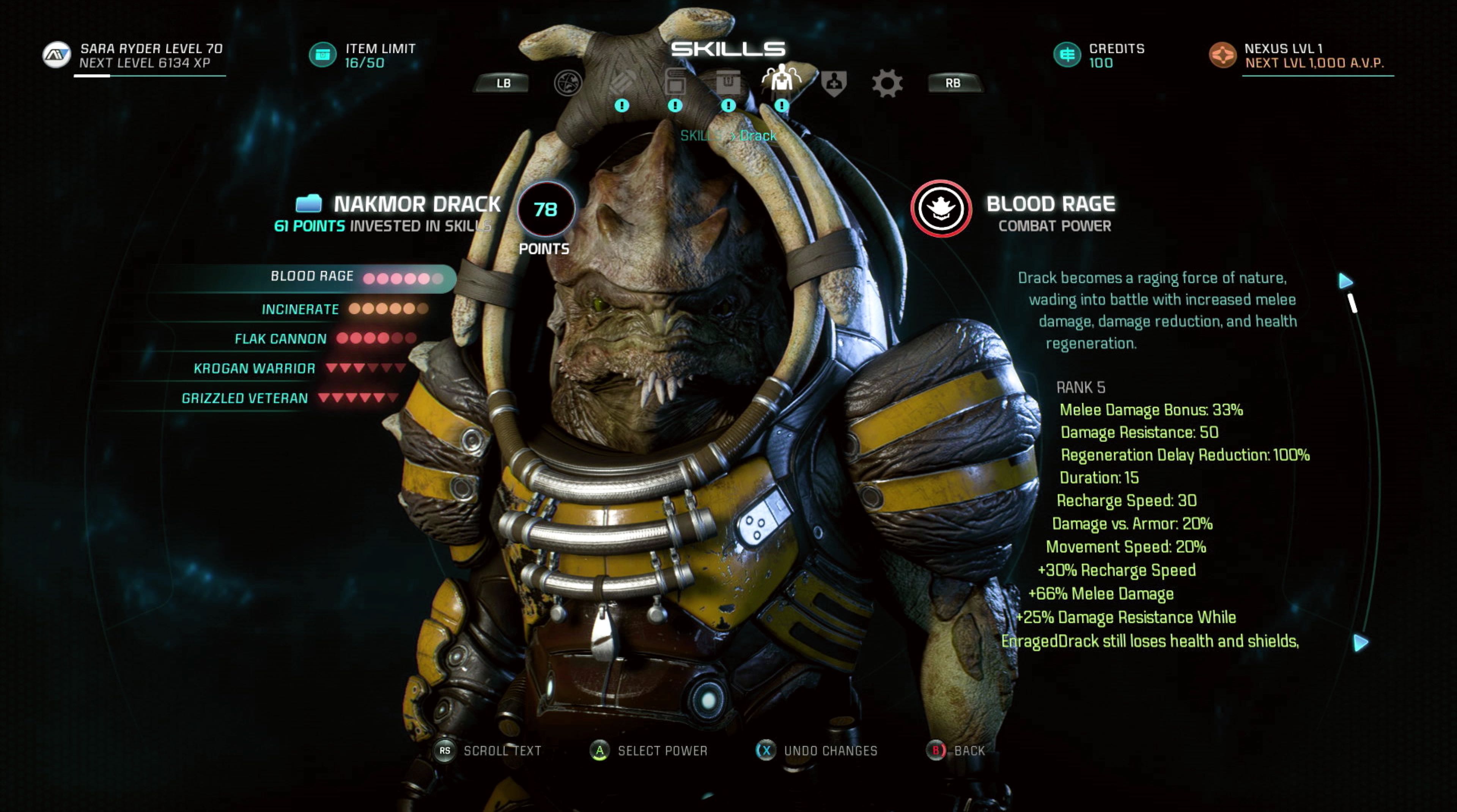Click the Undo Changes label

tap(830, 751)
